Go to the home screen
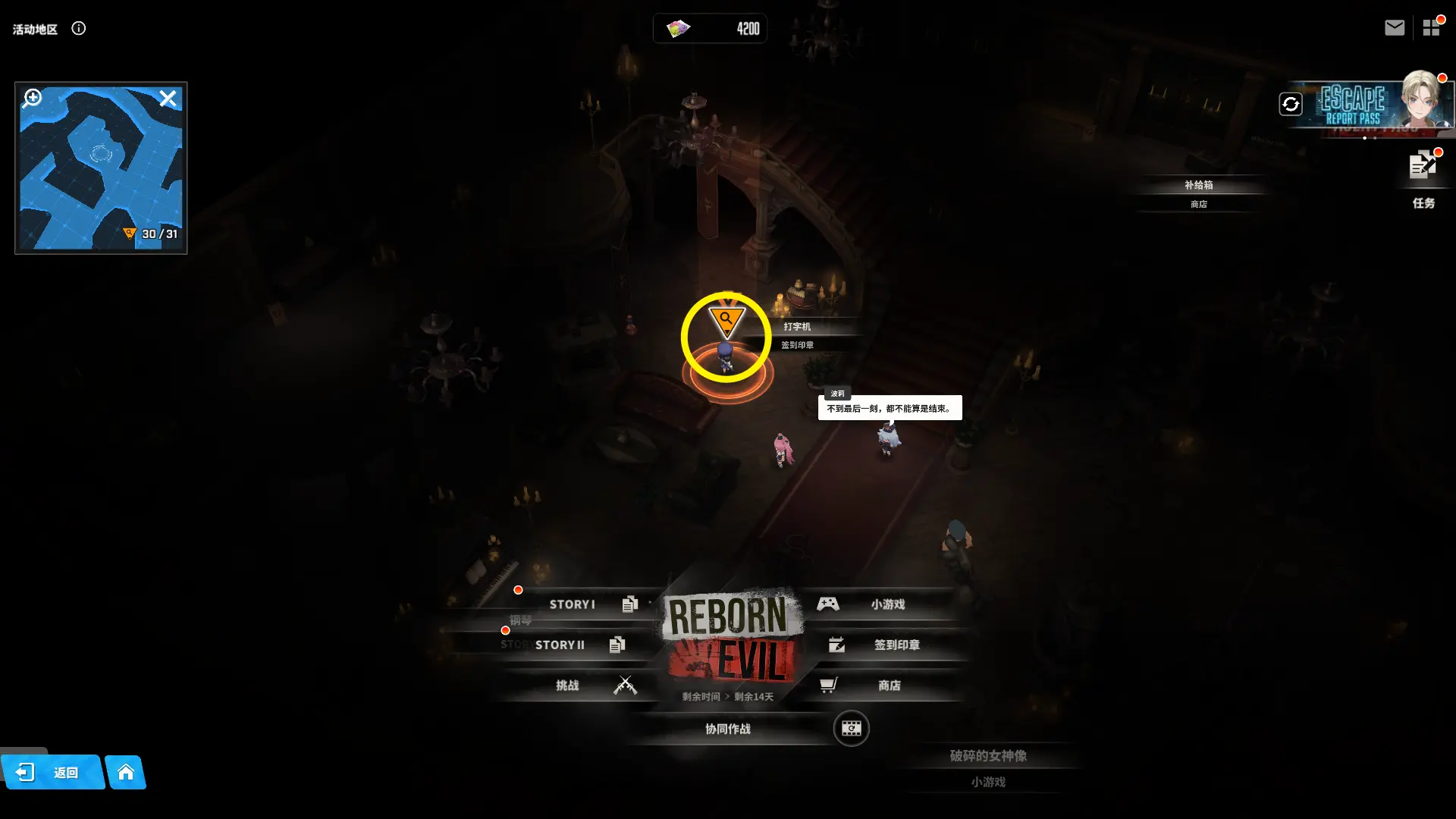Image resolution: width=1456 pixels, height=819 pixels. coord(126,773)
